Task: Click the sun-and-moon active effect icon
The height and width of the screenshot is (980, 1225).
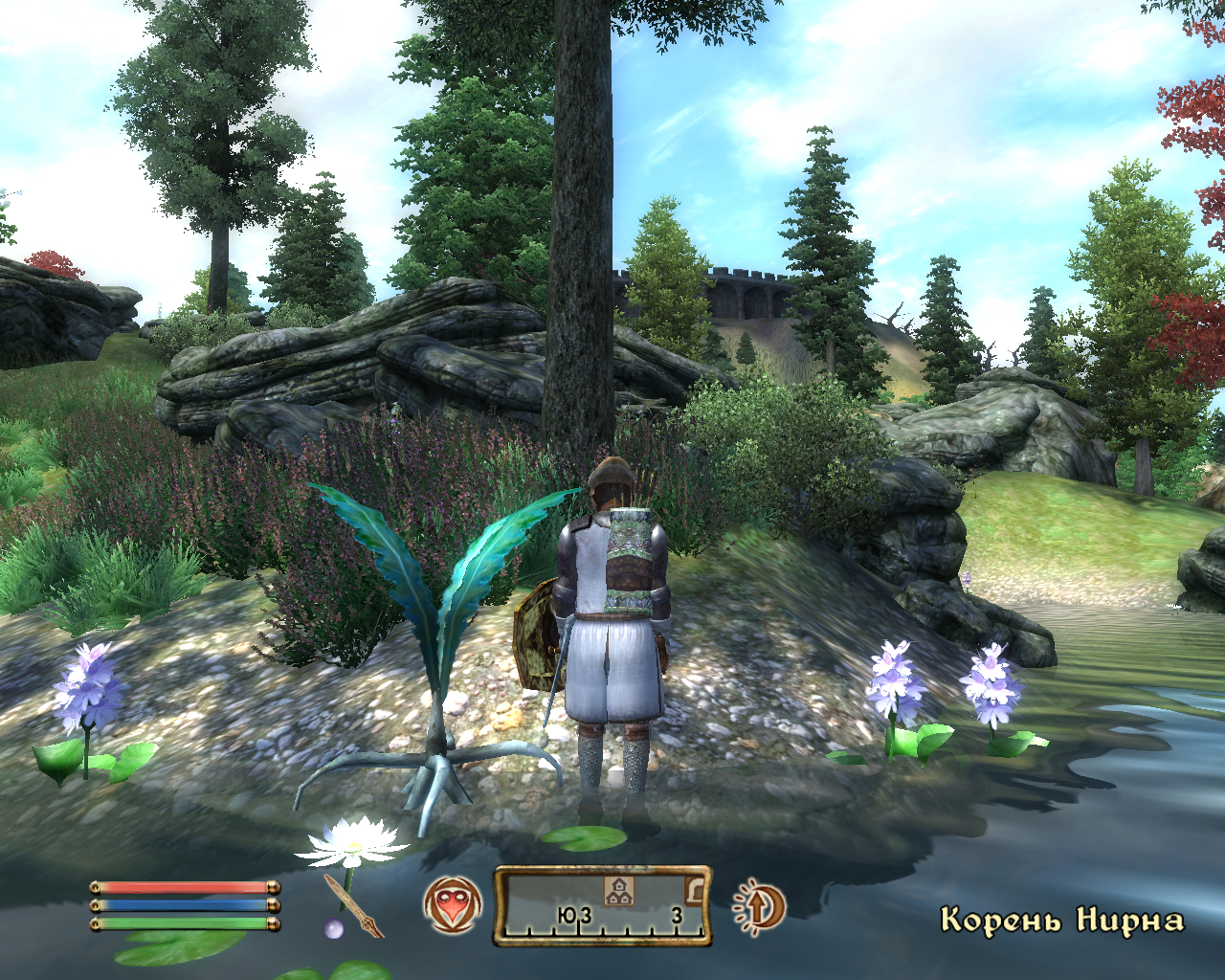Action: (760, 906)
